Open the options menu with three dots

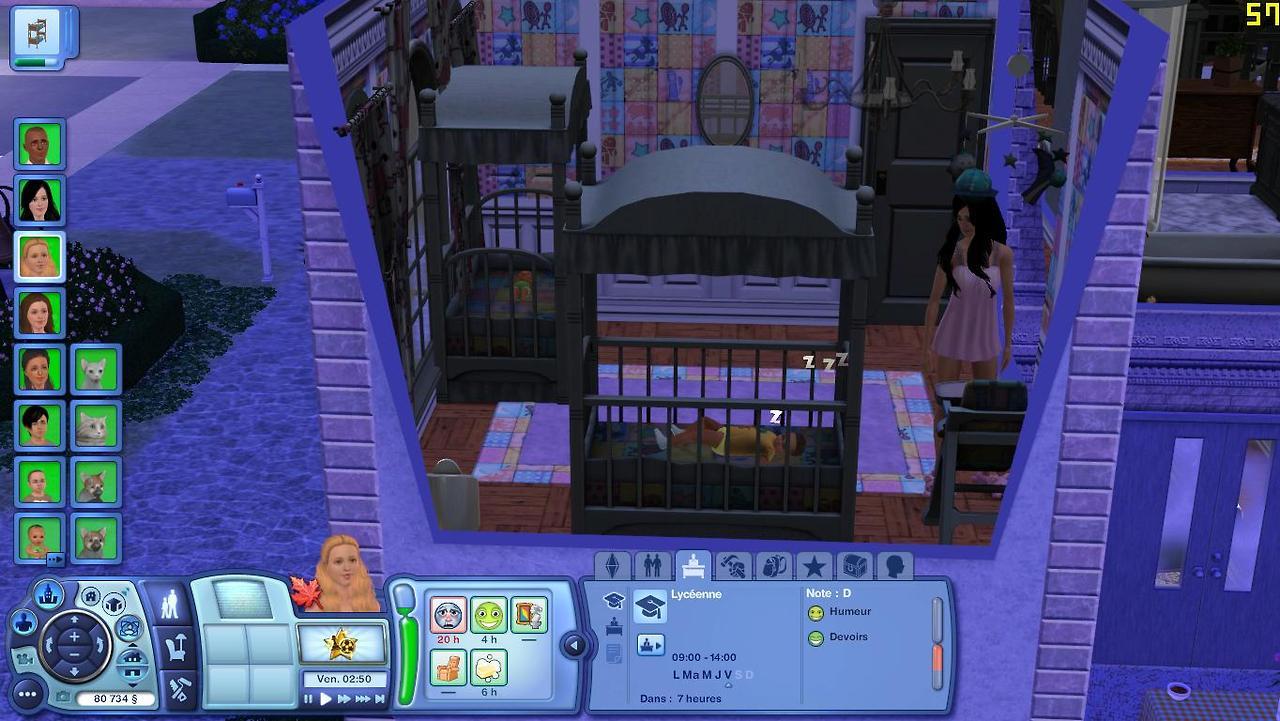(x=27, y=694)
